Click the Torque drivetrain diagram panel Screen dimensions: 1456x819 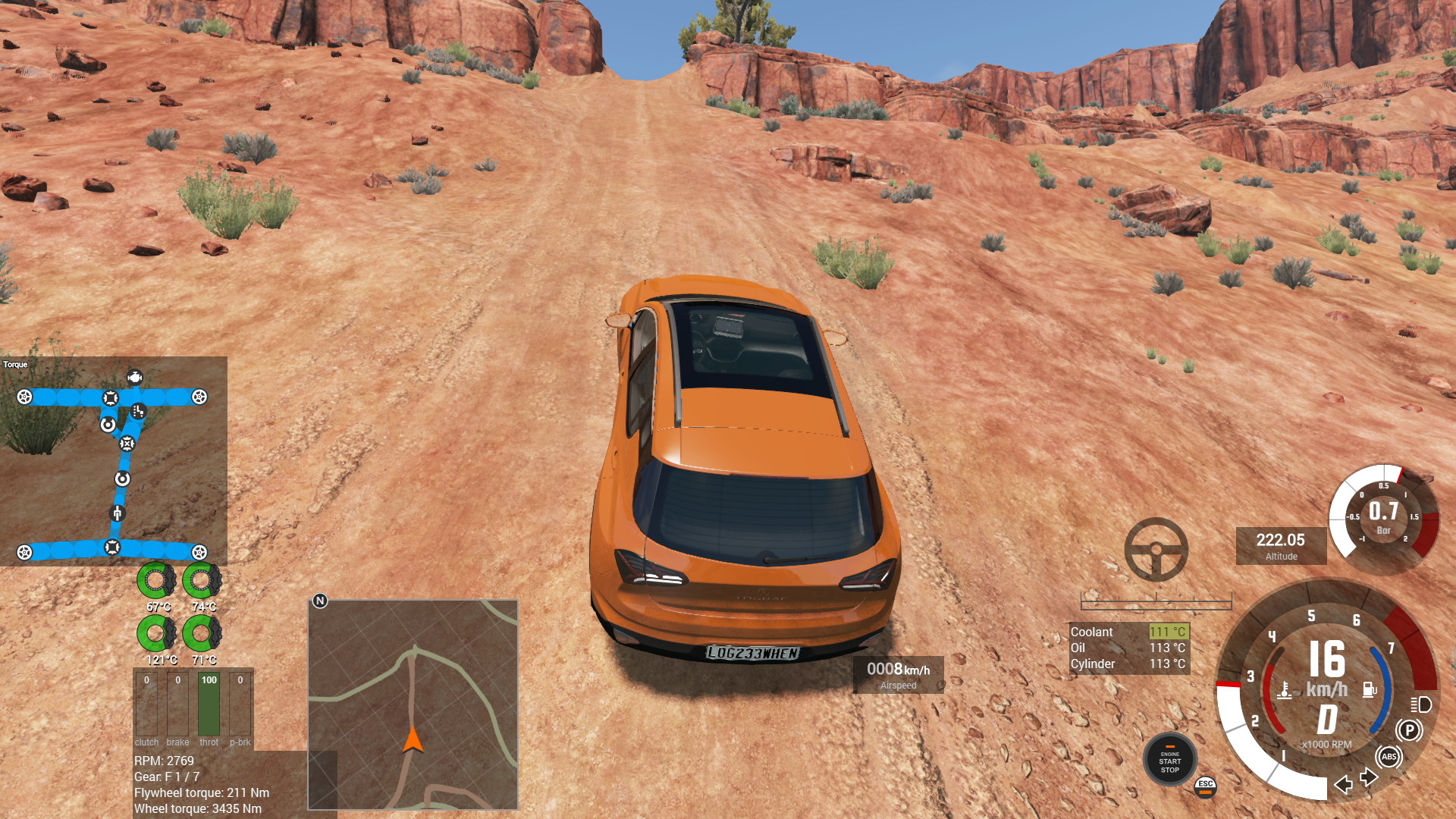pos(113,460)
